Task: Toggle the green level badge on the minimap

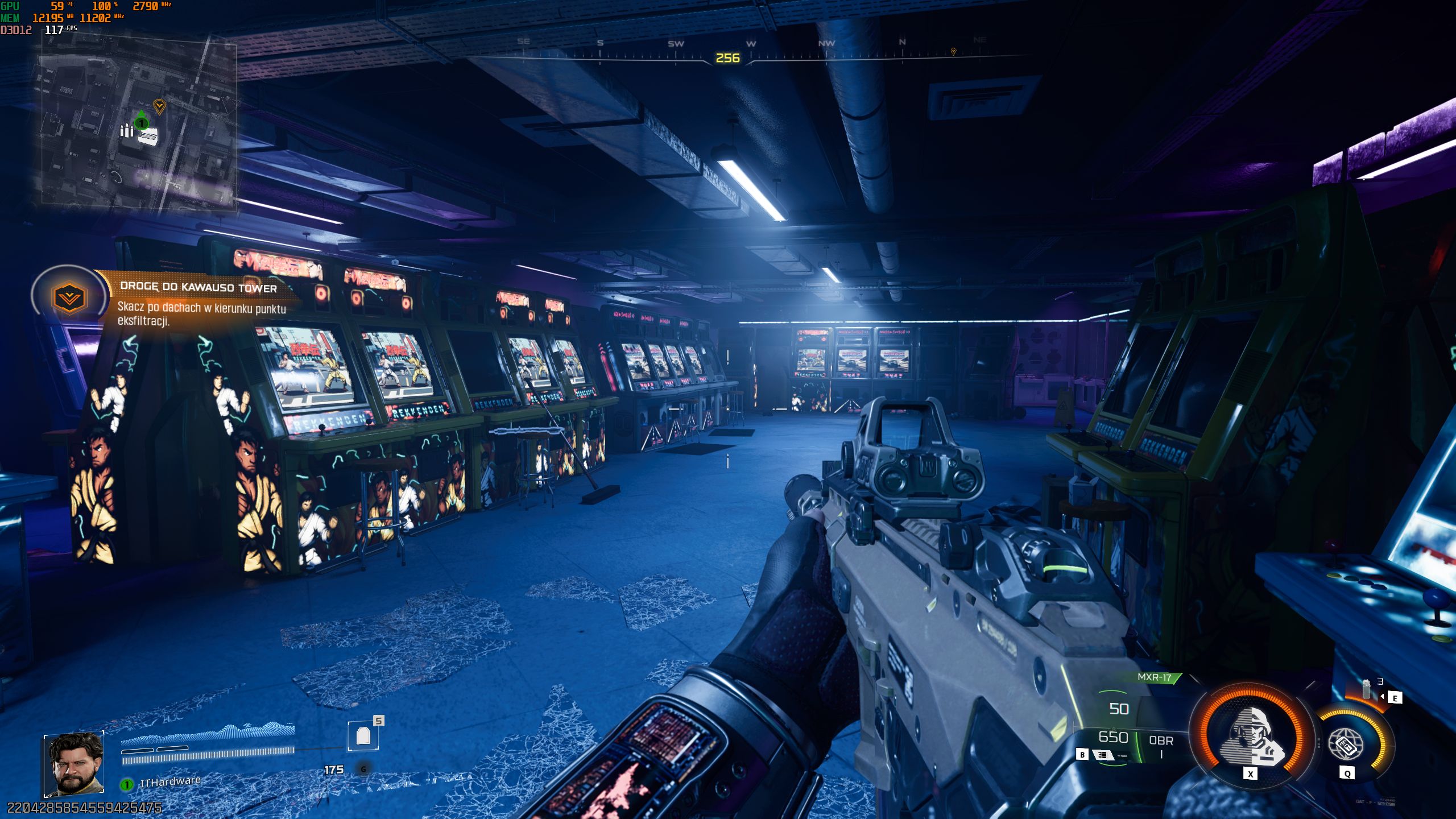Action: click(x=140, y=123)
